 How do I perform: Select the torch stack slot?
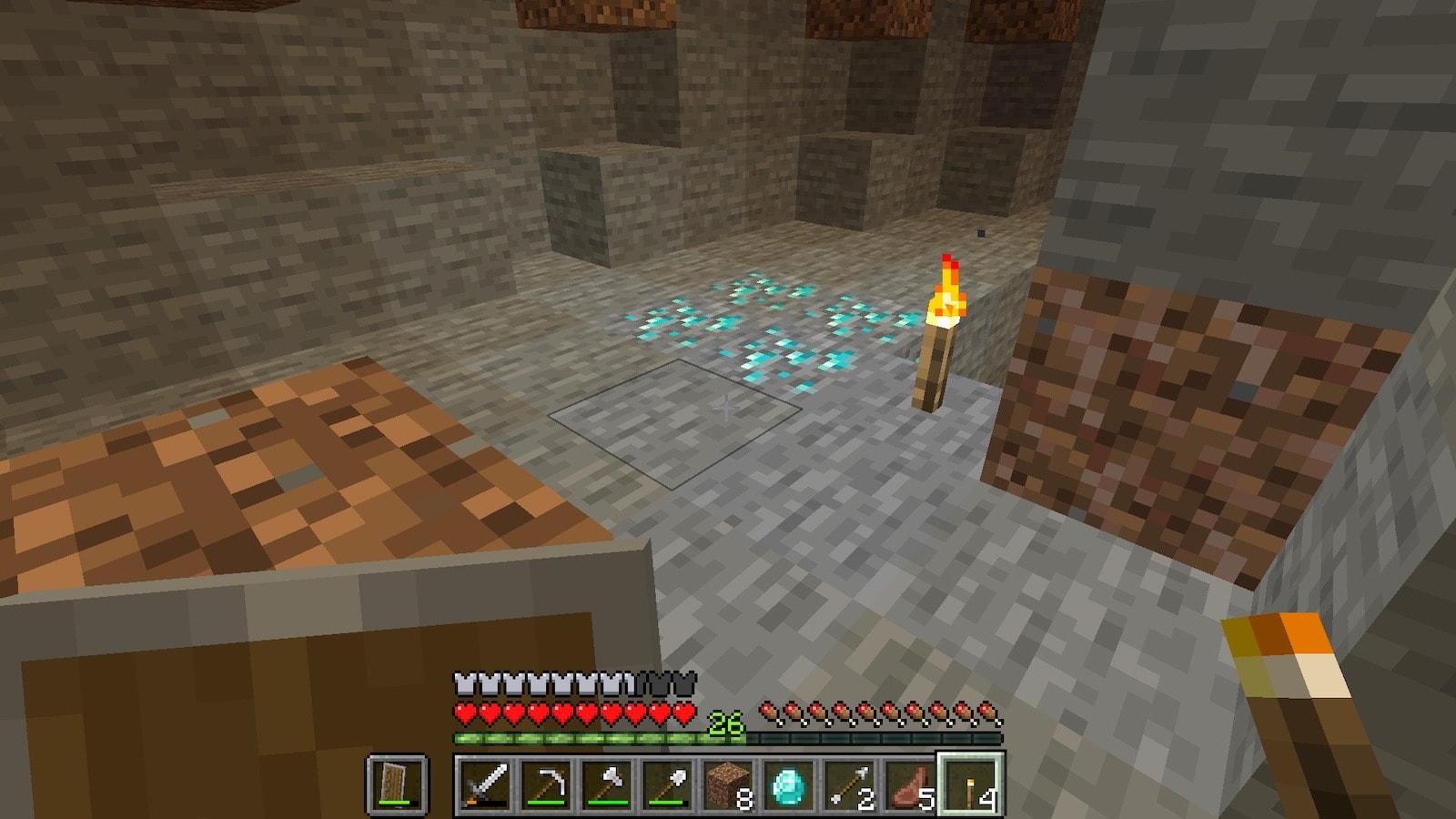pos(970,784)
